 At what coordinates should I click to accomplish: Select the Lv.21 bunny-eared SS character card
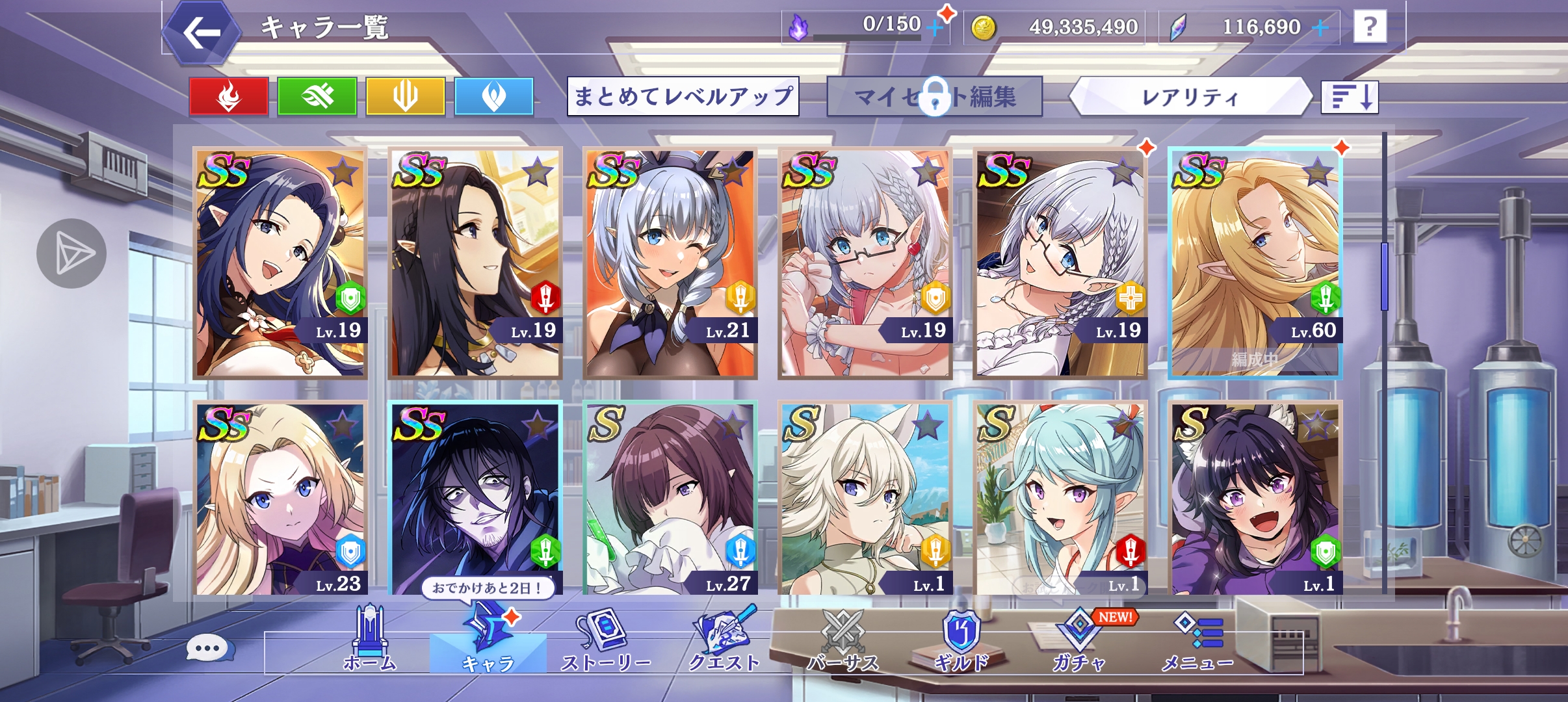click(670, 263)
